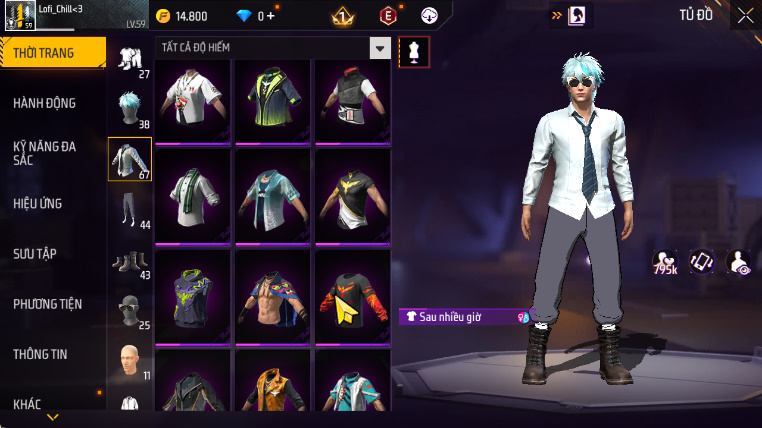Equip the black shirt with yellow arrow
Image resolution: width=762 pixels, height=428 pixels.
pyautogui.click(x=351, y=296)
